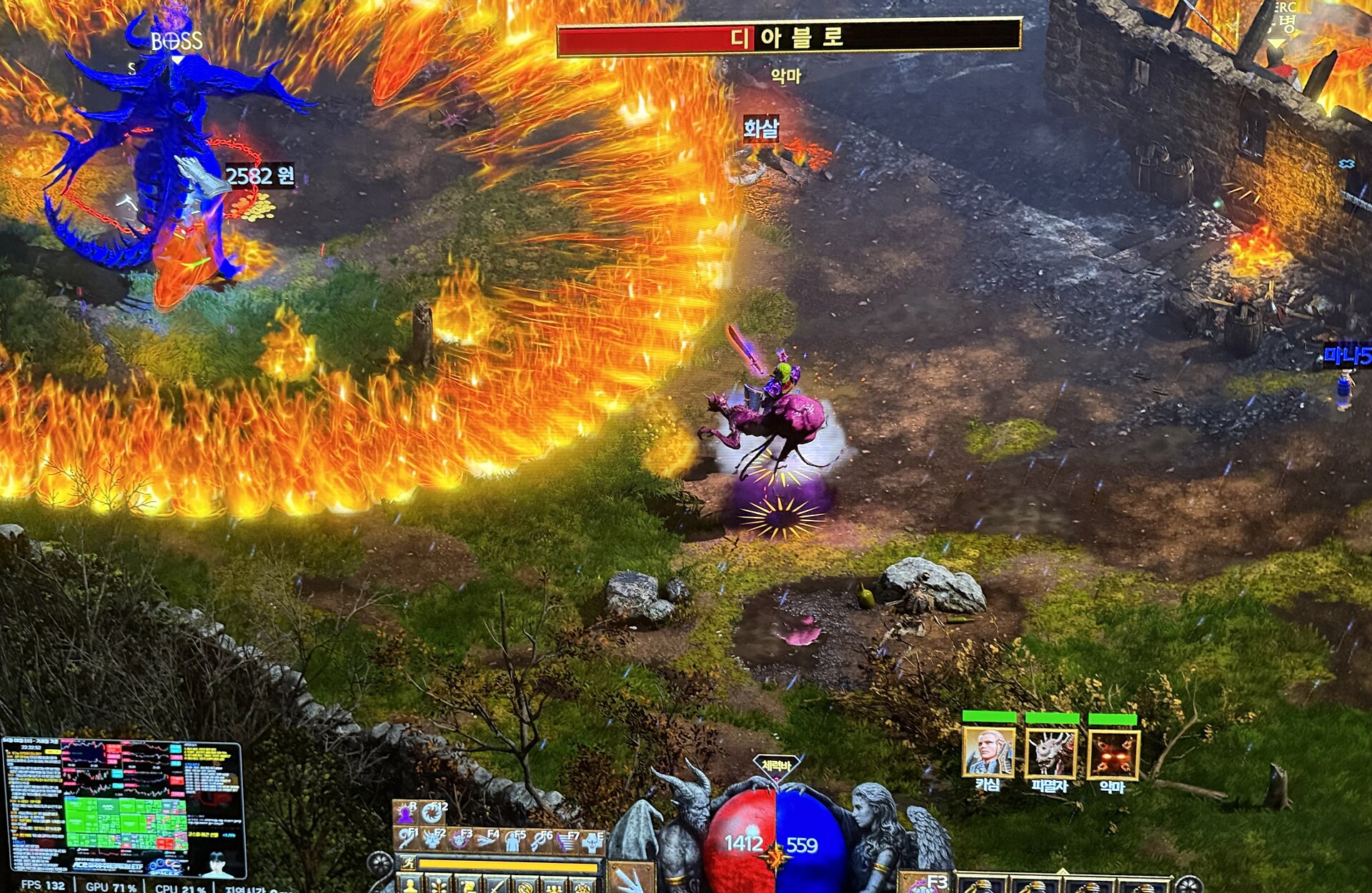
Task: Activate the F2 skill icon
Action: pos(434,839)
